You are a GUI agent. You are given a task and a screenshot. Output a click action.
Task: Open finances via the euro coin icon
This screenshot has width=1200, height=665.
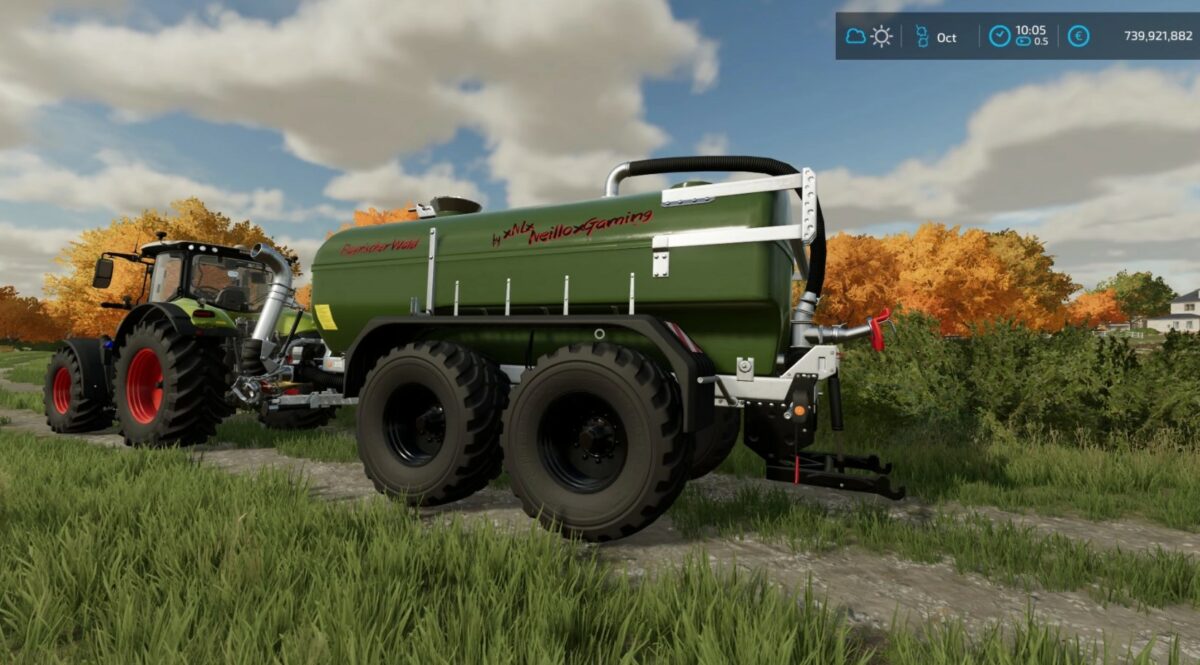tap(1078, 36)
